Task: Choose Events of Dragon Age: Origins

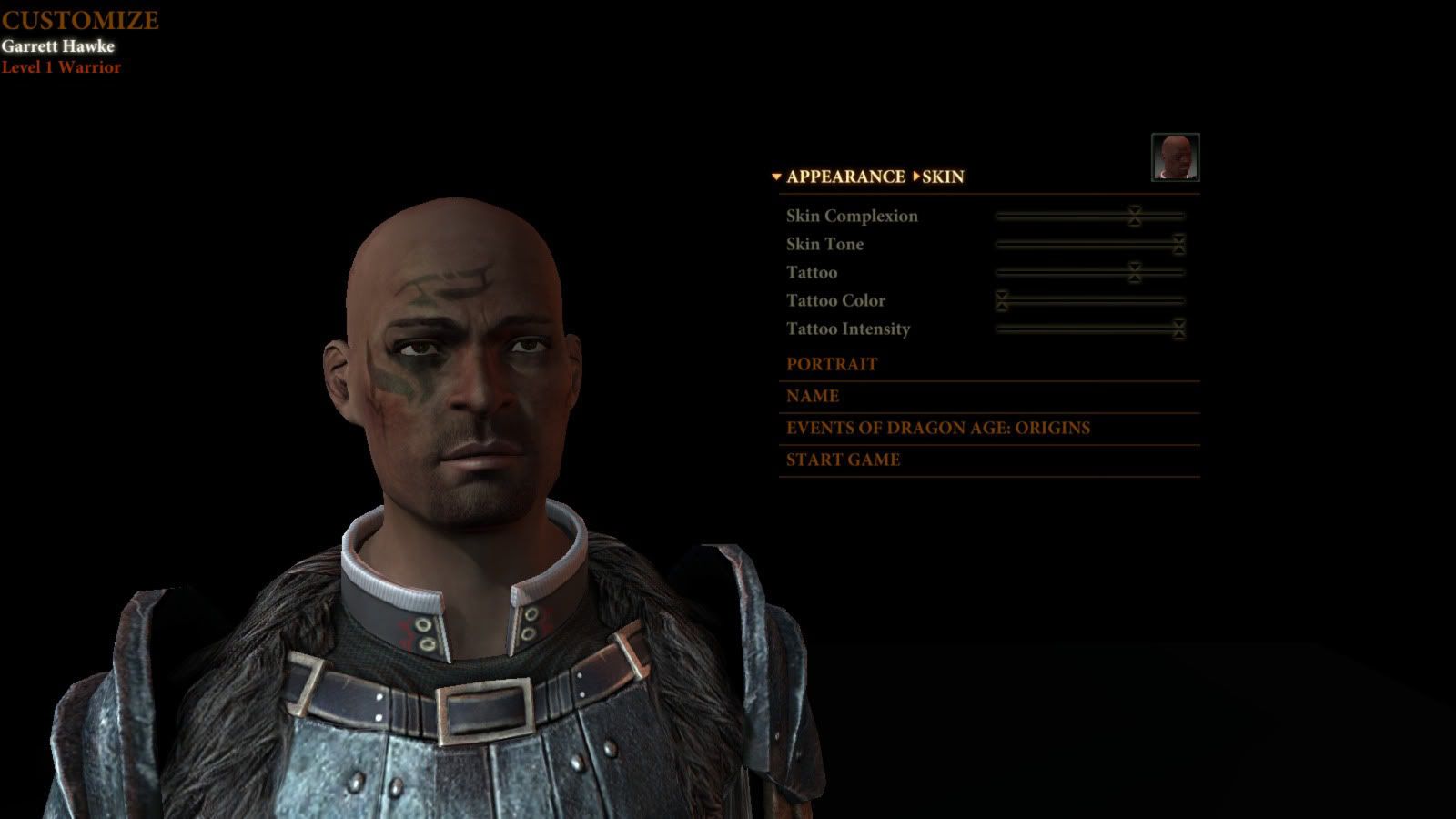Action: [x=937, y=428]
